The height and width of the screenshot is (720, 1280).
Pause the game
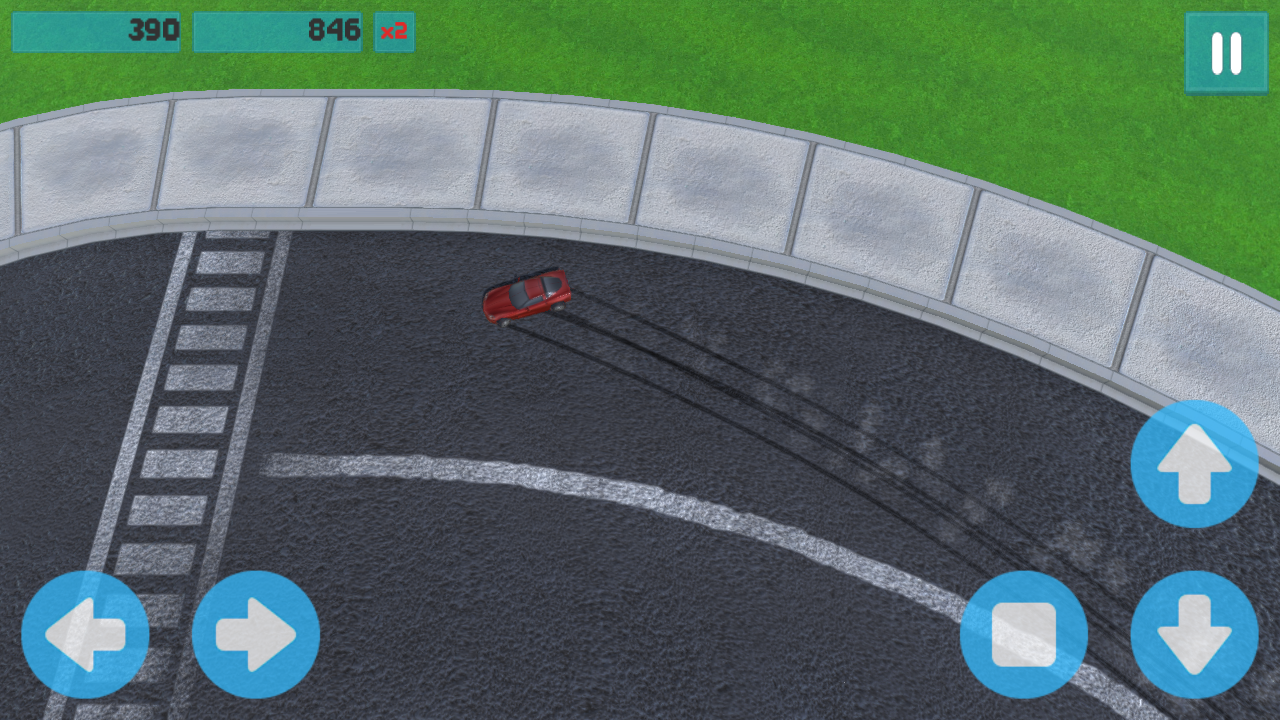pyautogui.click(x=1226, y=53)
